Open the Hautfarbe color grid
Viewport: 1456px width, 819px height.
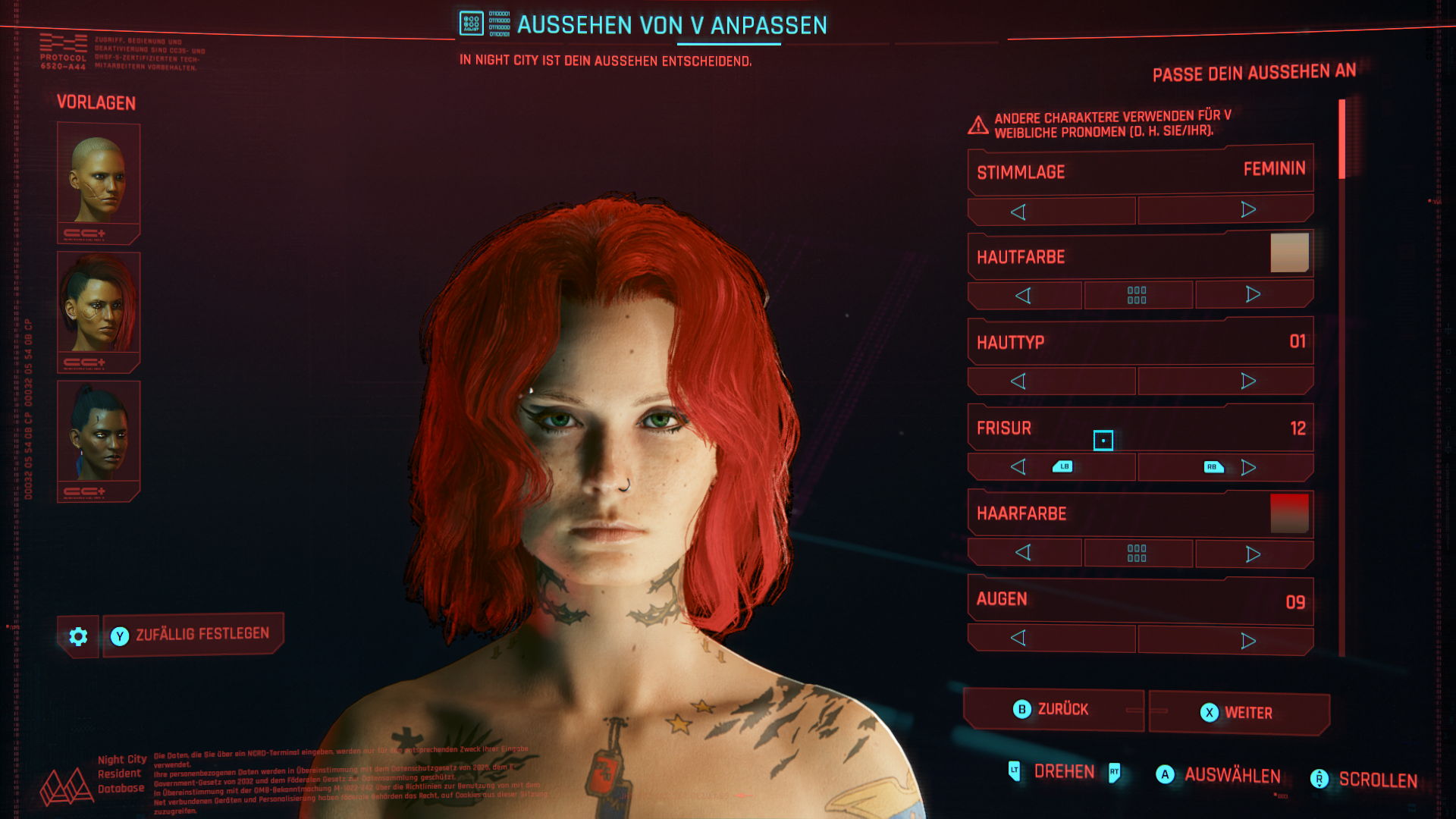1137,295
